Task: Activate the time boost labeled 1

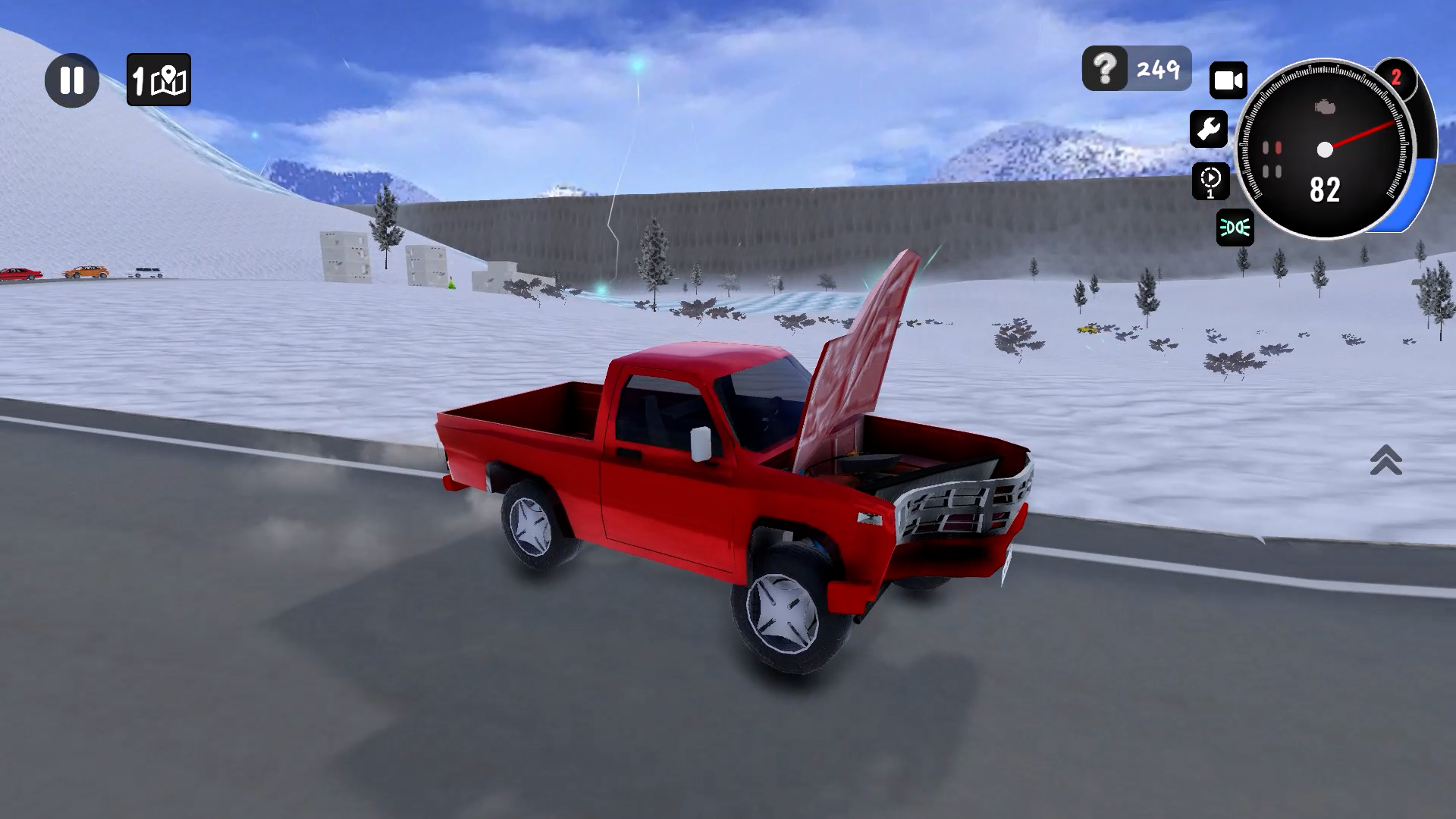Action: [1211, 181]
